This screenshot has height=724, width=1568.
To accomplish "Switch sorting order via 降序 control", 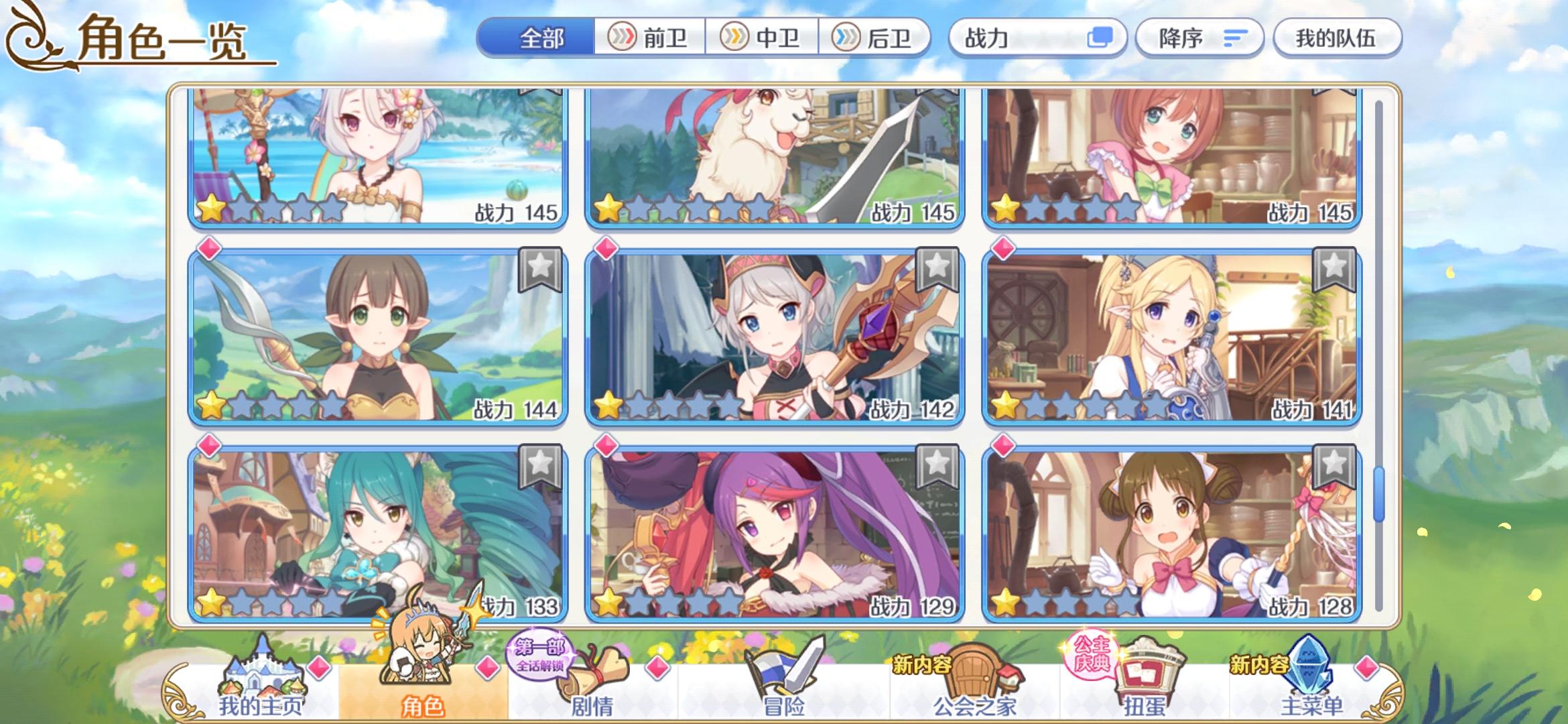I will coord(1199,38).
